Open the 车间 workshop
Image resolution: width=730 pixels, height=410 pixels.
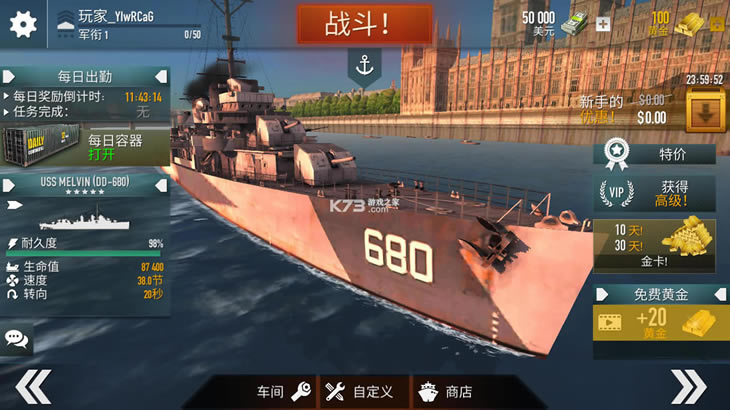284,391
